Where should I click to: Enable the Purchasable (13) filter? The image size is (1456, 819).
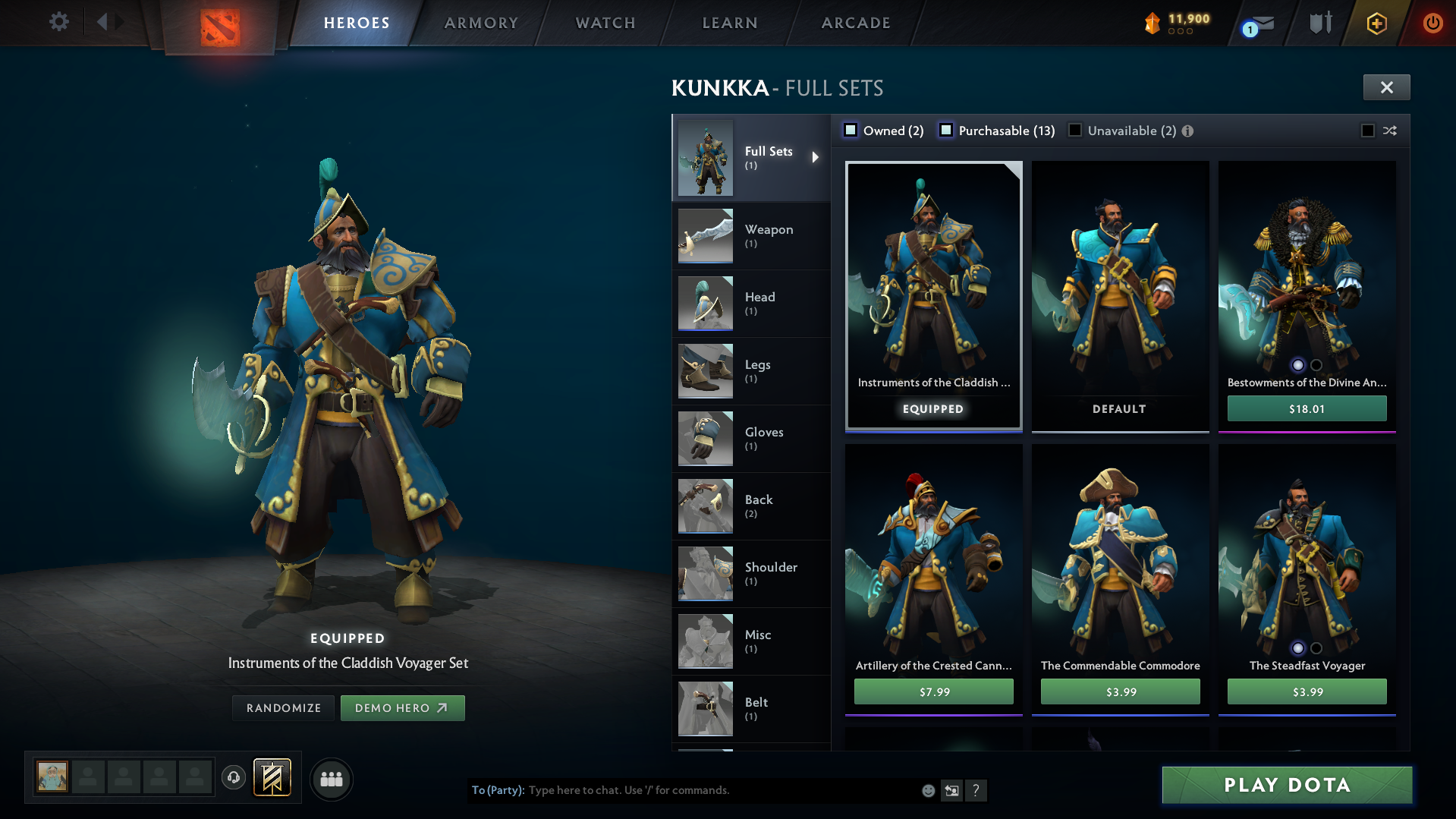(946, 130)
